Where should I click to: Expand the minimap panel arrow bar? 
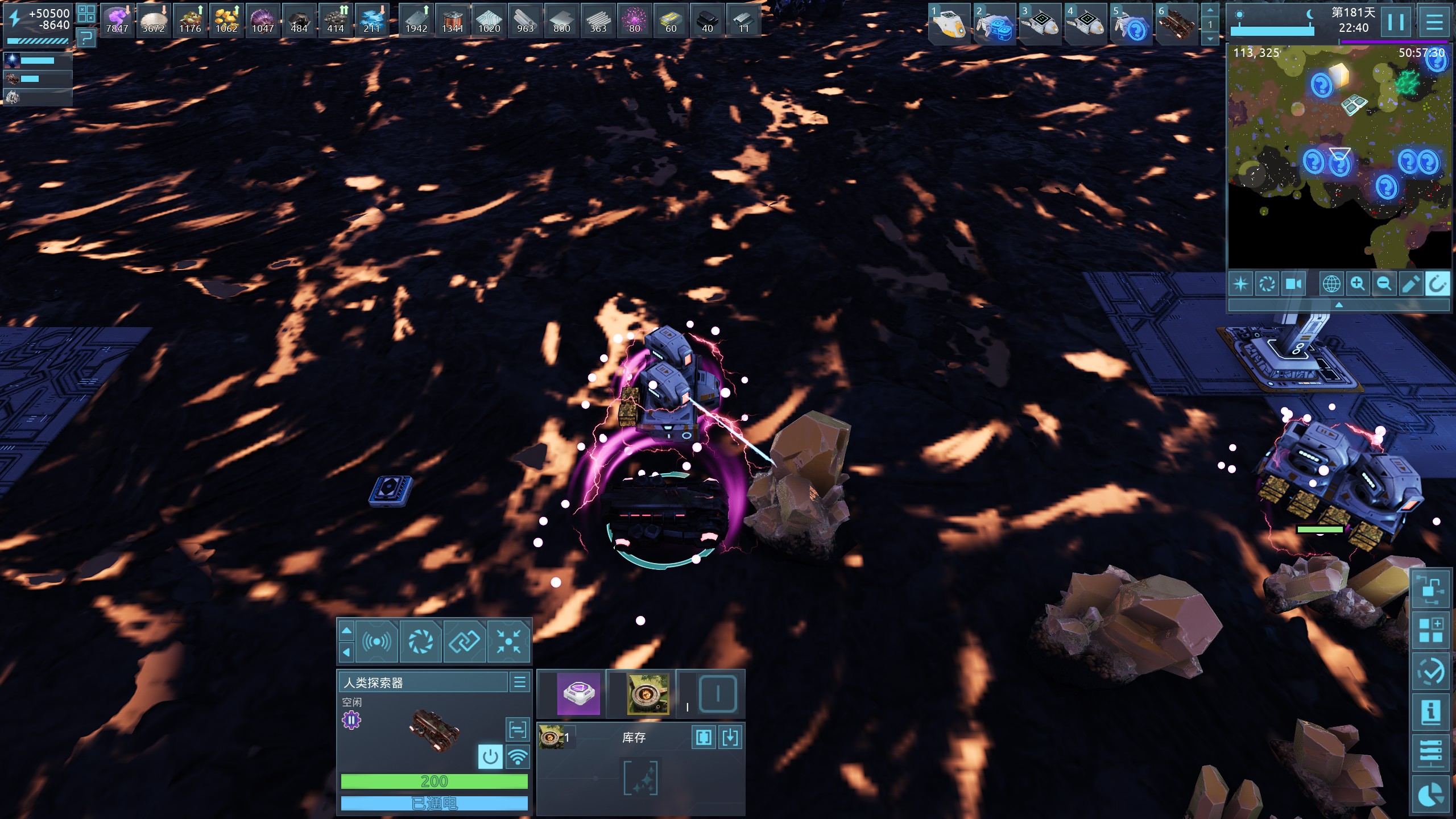coord(1339,305)
